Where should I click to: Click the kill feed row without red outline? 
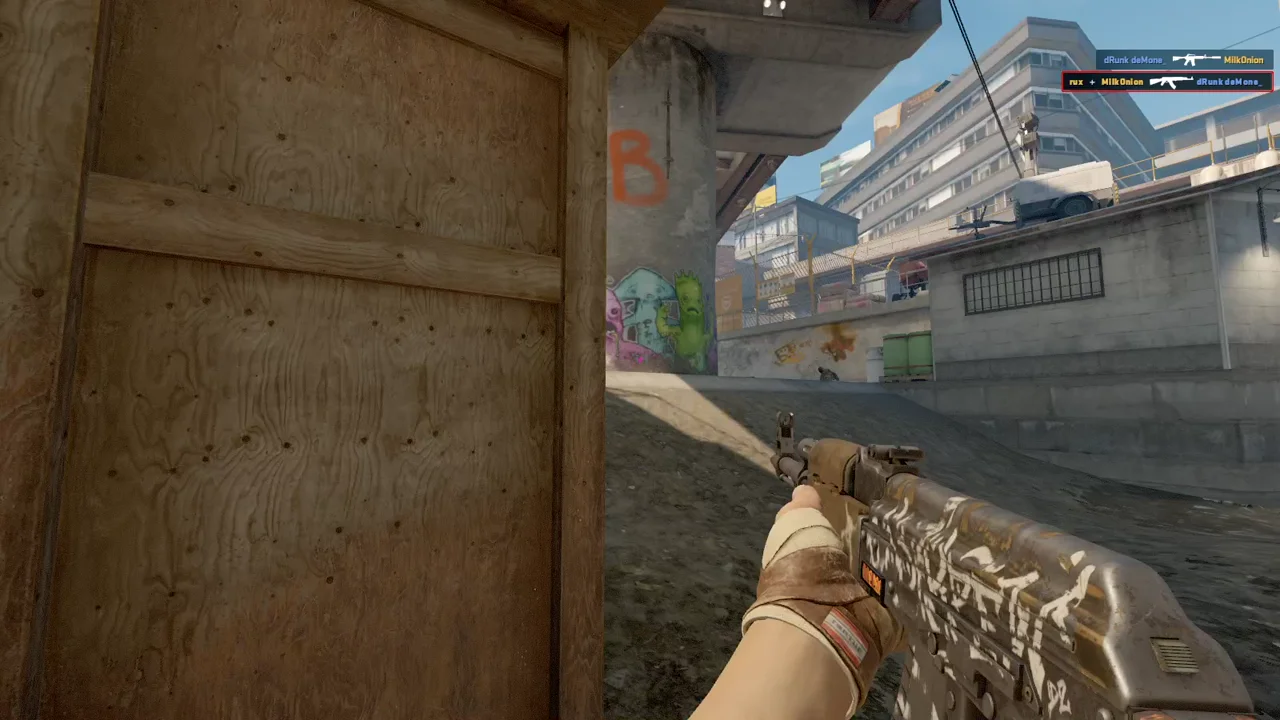[1184, 60]
